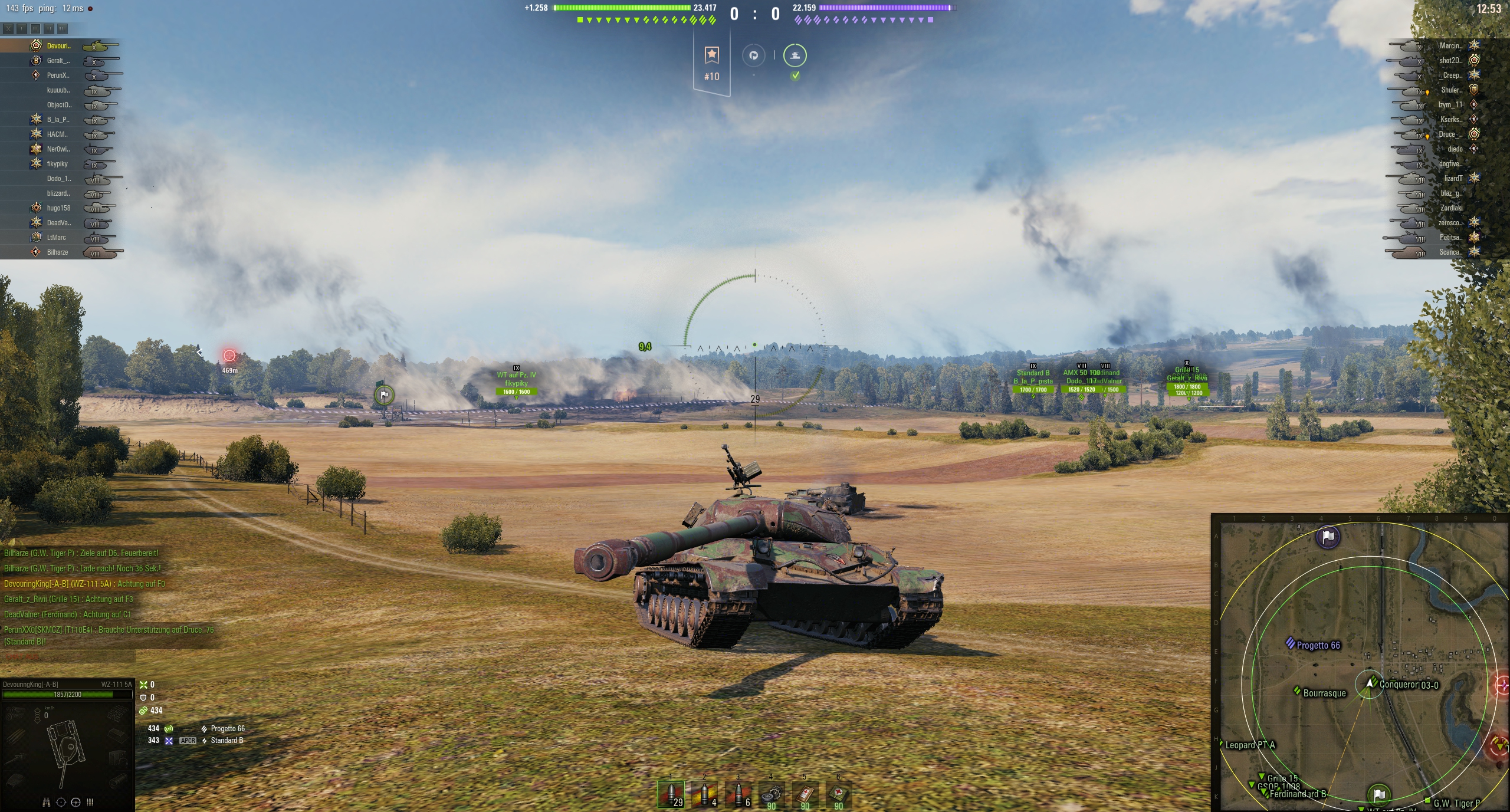Select the premium shell in ammo slot 2

(704, 796)
